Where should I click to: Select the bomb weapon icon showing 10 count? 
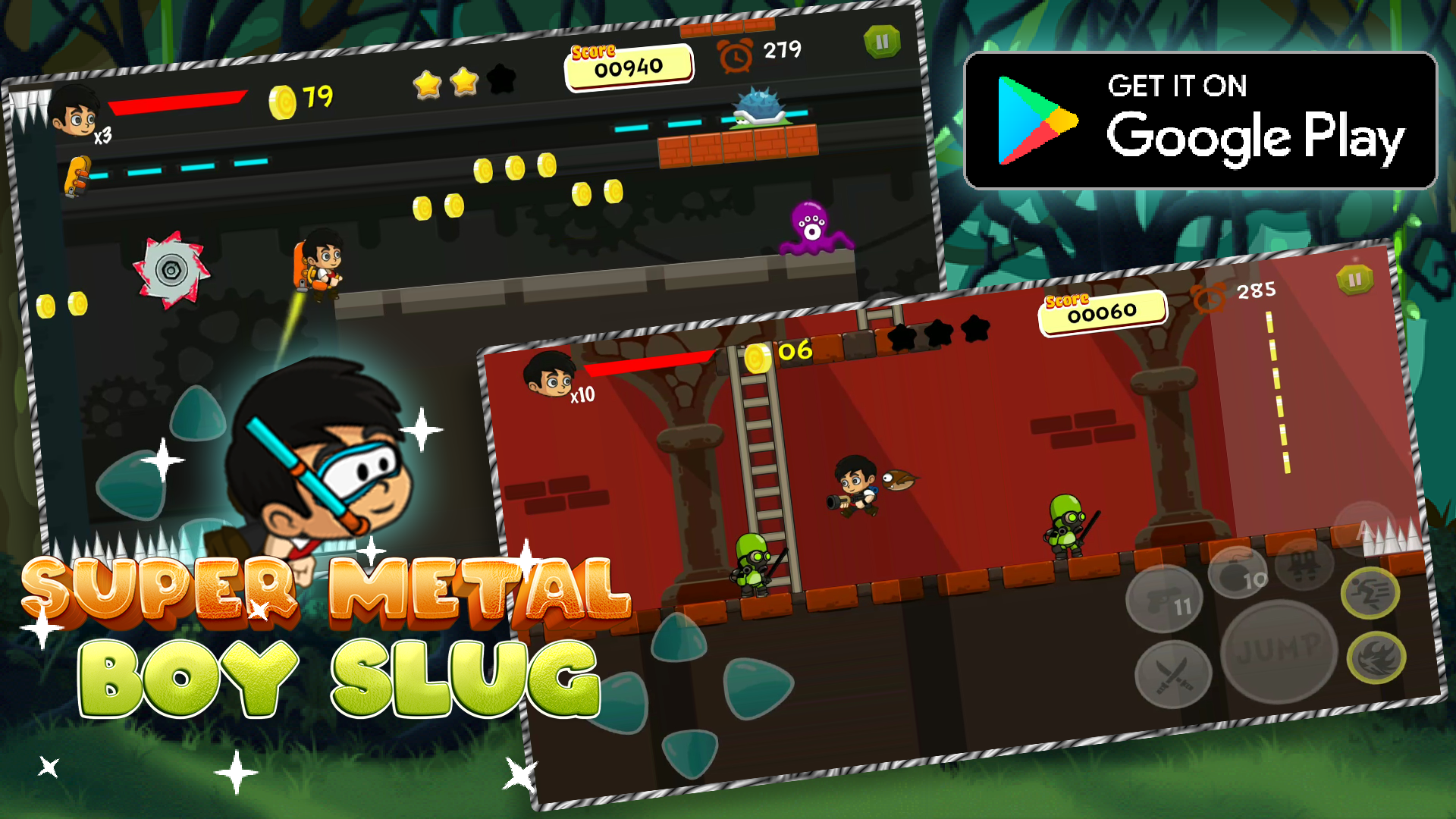click(x=1236, y=572)
